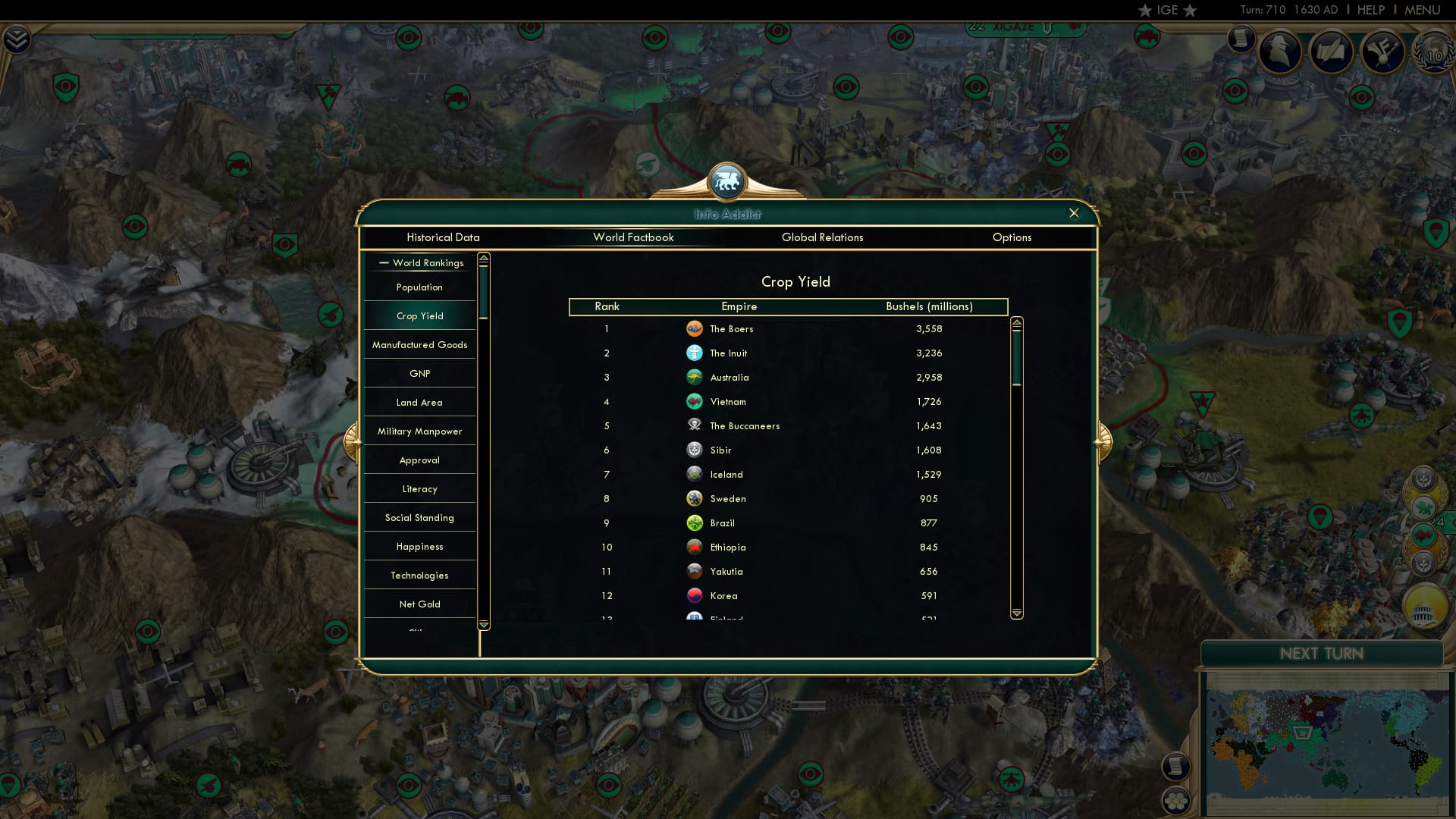Select Manufactured Goods in the rankings sidebar
This screenshot has width=1456, height=819.
pos(419,344)
